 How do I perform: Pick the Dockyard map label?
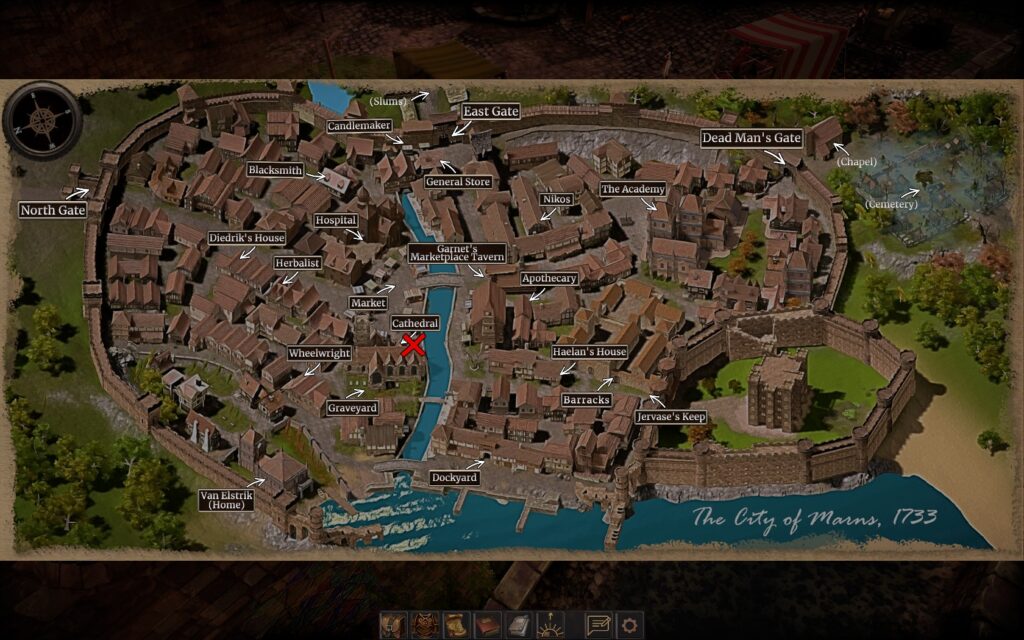coord(455,478)
